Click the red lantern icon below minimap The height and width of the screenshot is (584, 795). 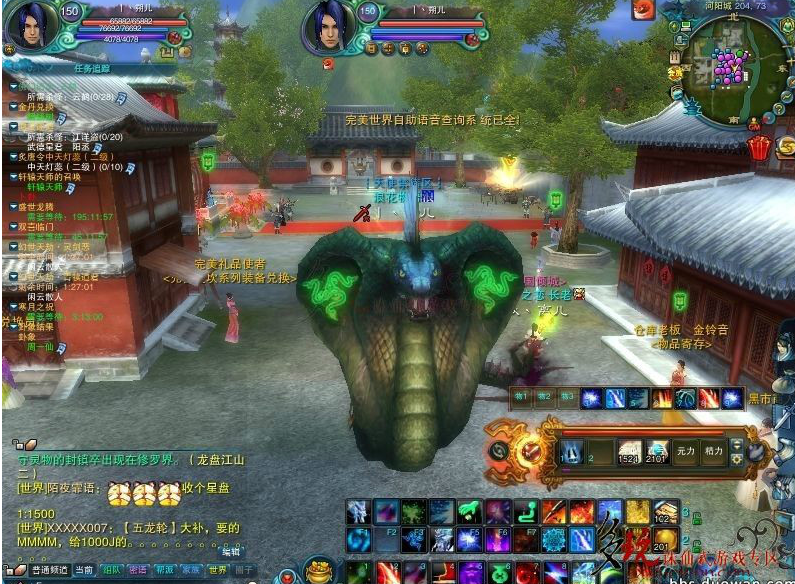(759, 147)
